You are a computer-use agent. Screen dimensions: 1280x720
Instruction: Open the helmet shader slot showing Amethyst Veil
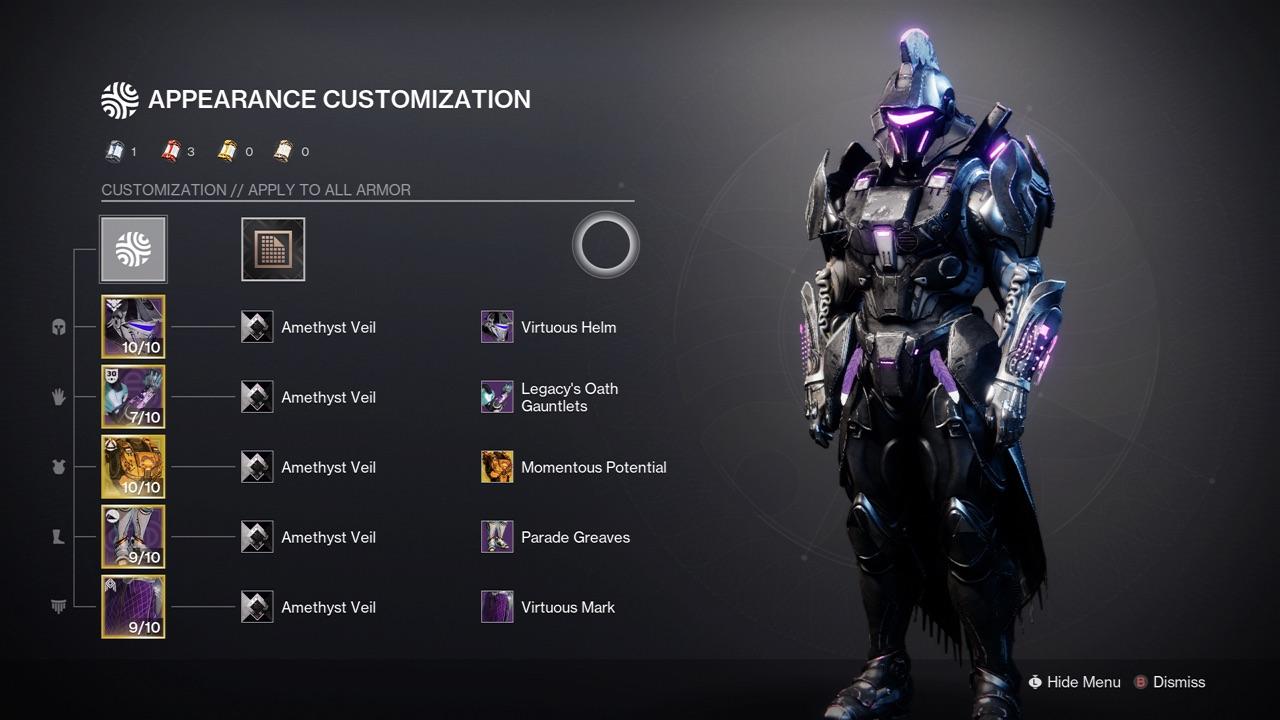pyautogui.click(x=257, y=327)
